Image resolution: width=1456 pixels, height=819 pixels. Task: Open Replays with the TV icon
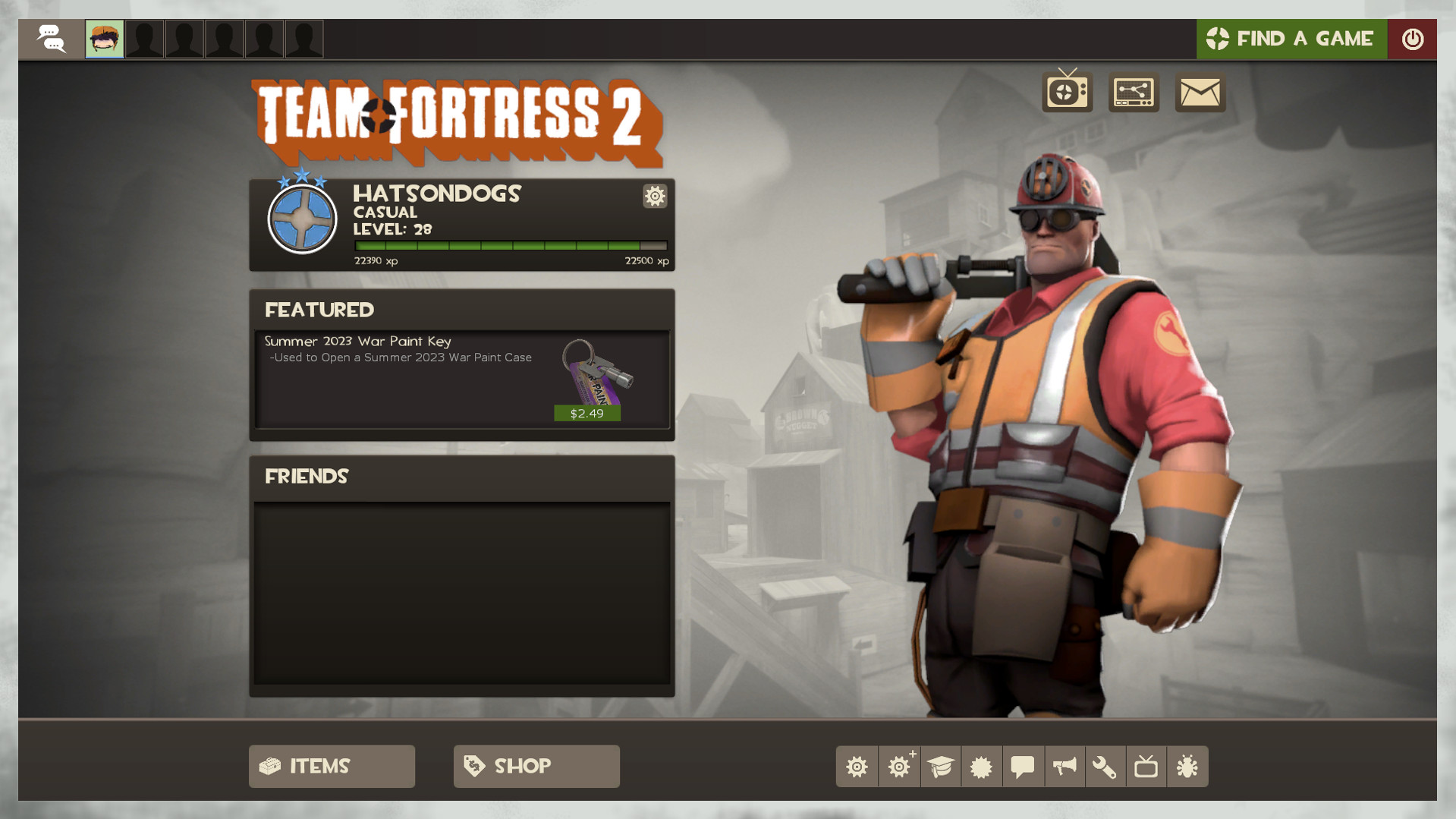tap(1146, 767)
